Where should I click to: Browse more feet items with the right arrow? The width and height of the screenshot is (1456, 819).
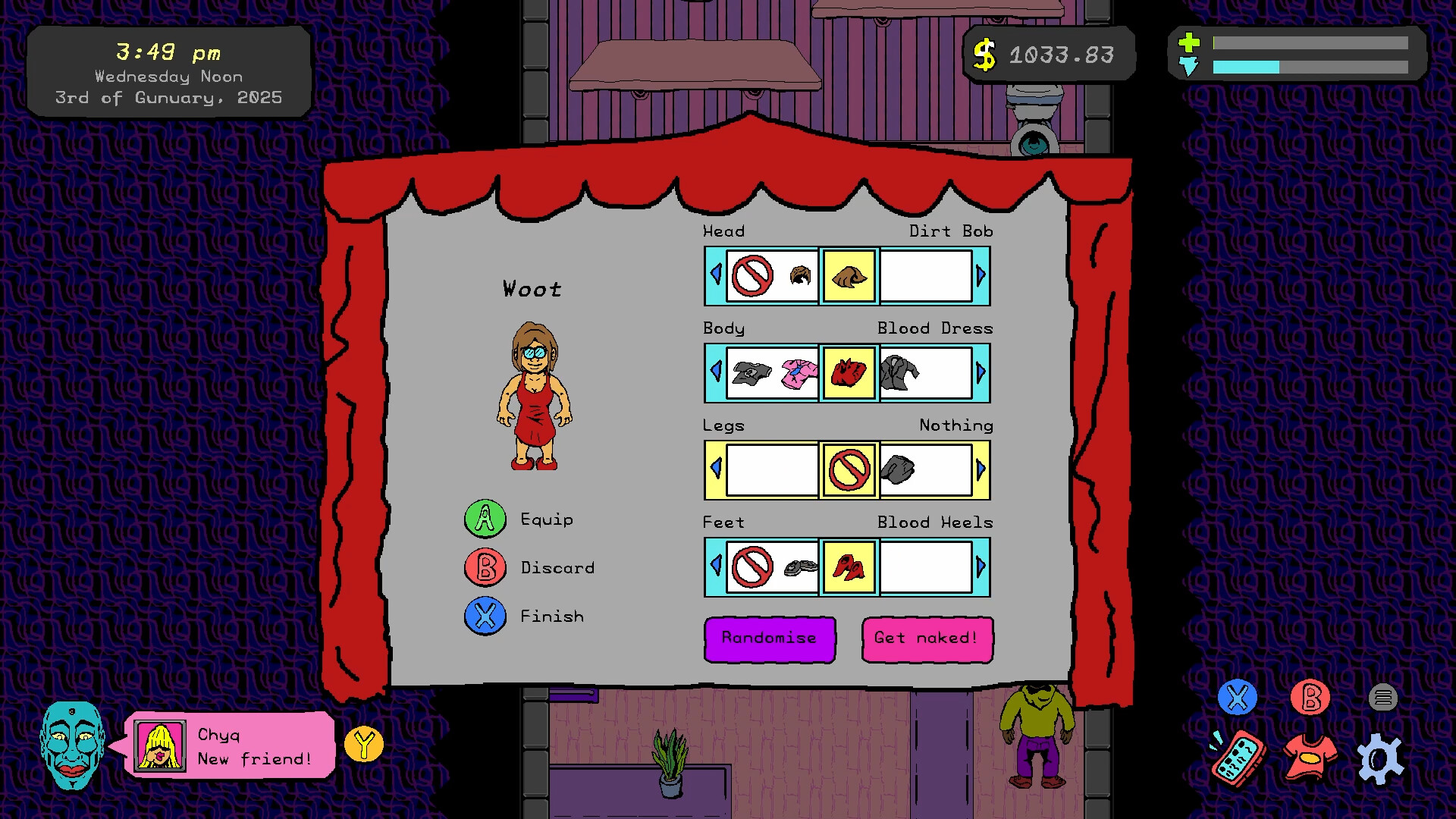click(981, 567)
